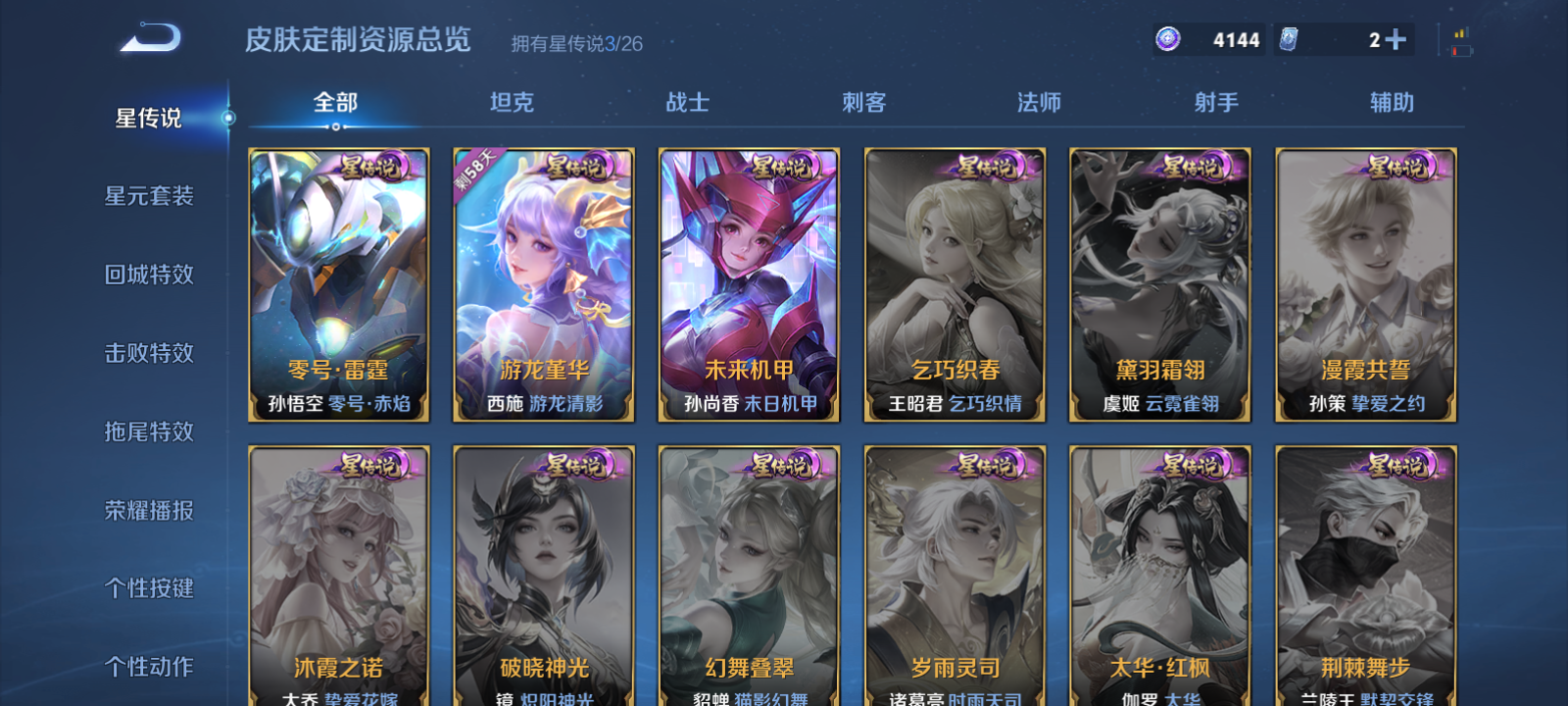
Task: Open the 未来机甲 孙尚香 skin card
Action: (x=749, y=286)
